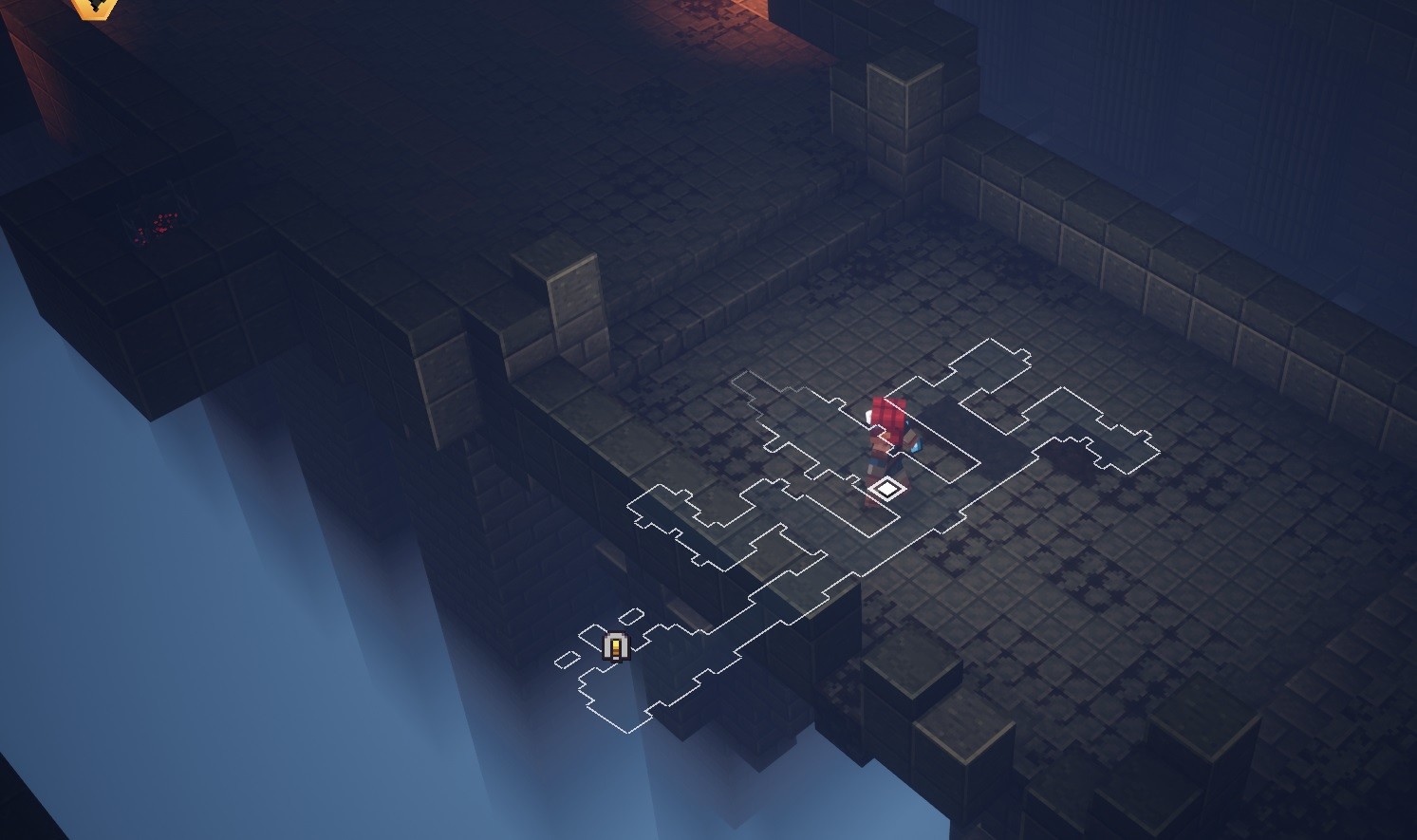
Task: Select the white diamond player marker on map
Action: [886, 489]
